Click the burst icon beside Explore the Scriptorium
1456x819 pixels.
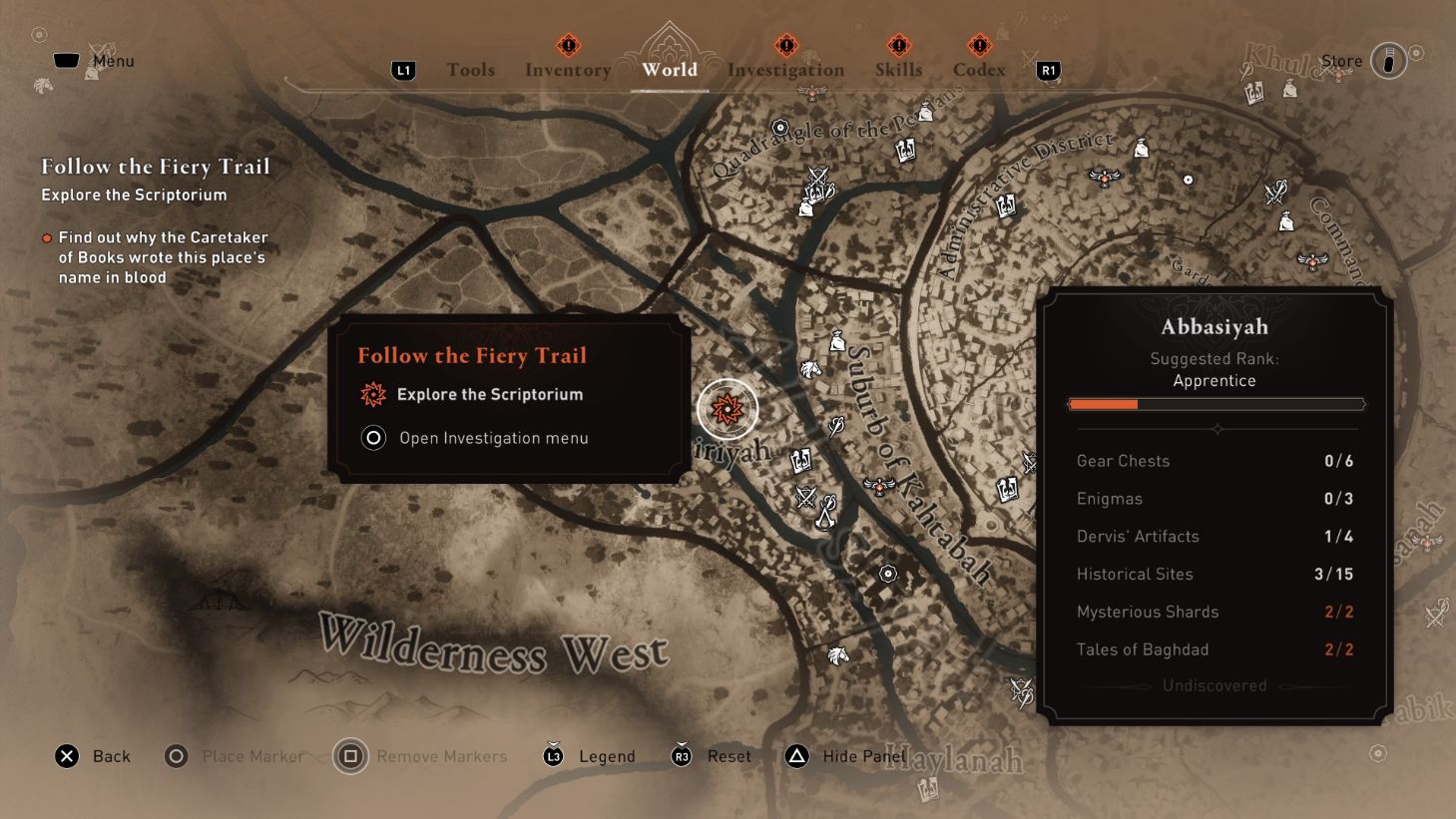click(x=372, y=395)
